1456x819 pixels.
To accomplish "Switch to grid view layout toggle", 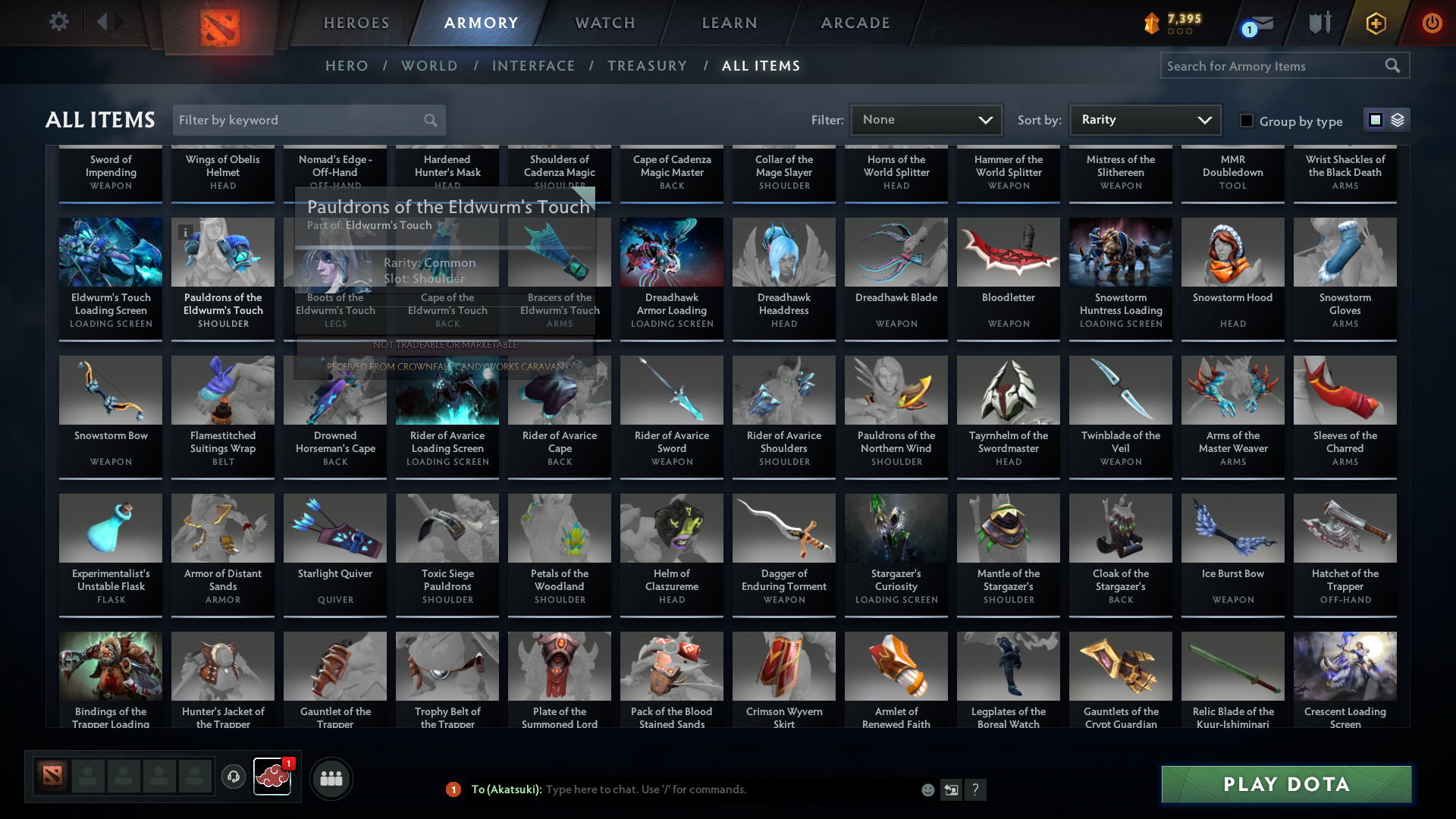I will [x=1375, y=120].
